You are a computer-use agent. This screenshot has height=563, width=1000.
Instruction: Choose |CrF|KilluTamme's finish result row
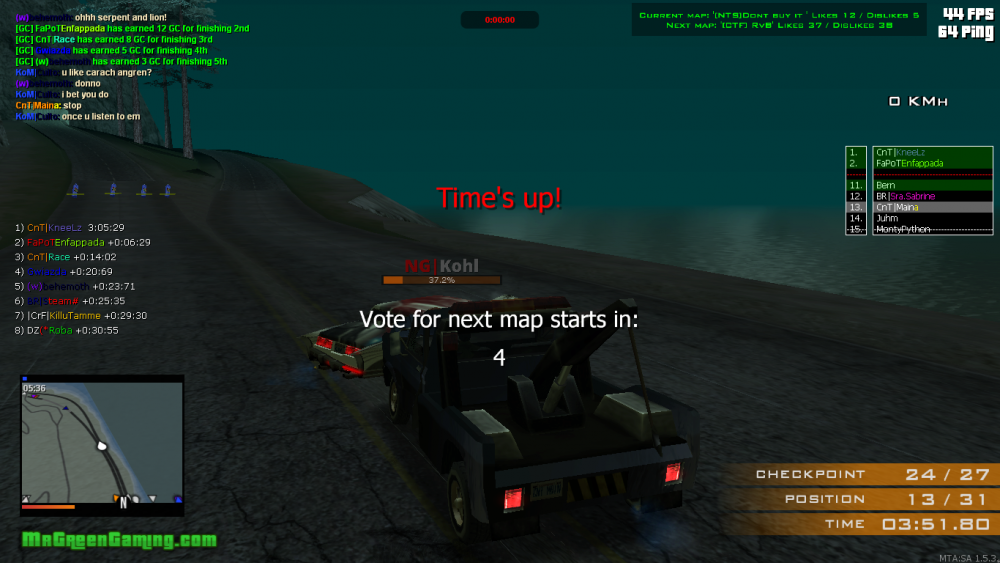tap(81, 315)
